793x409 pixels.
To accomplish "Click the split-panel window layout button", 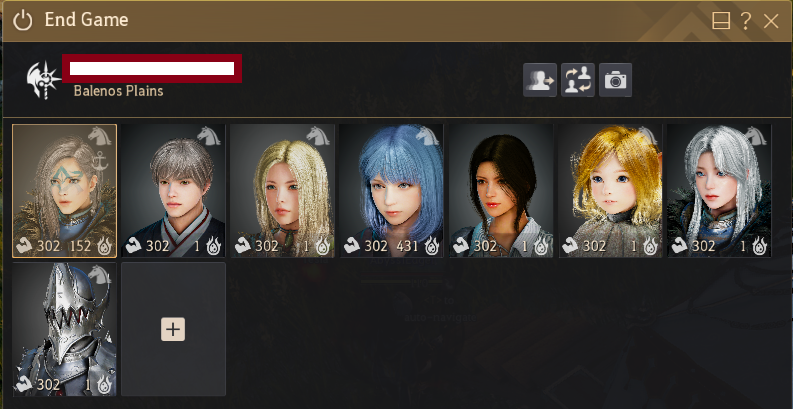I will point(721,20).
